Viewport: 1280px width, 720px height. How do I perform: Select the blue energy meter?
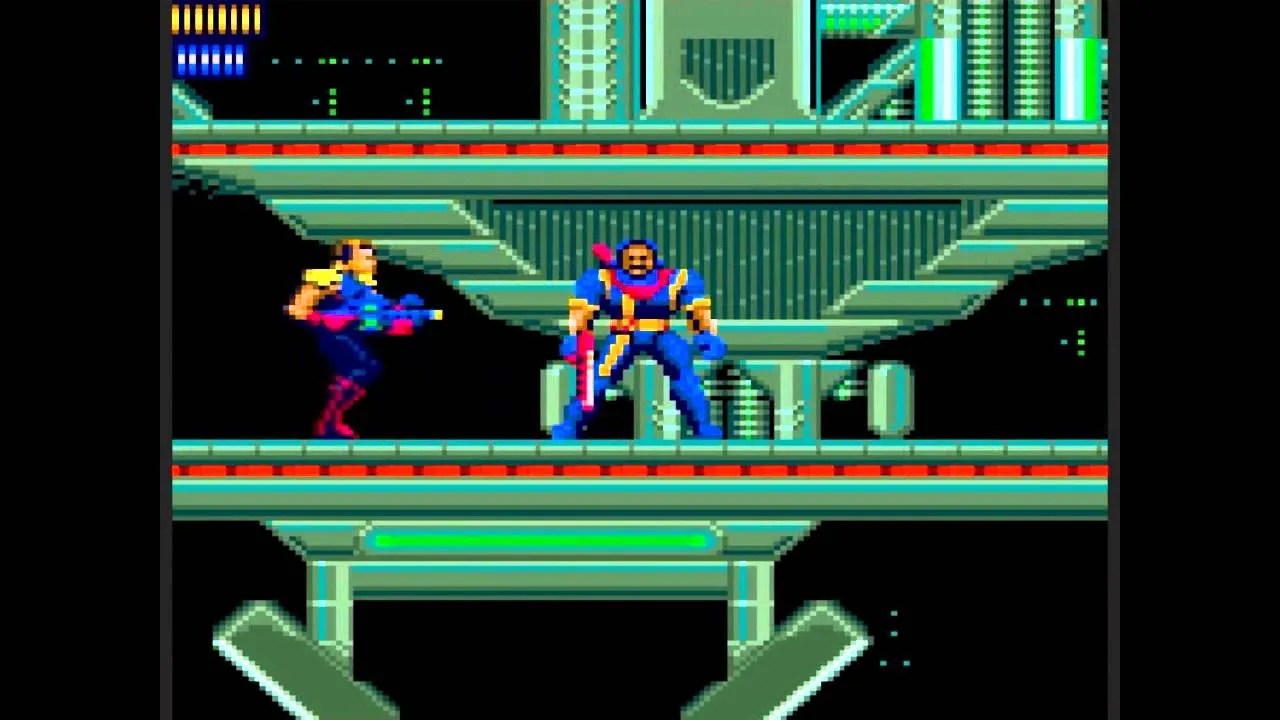(x=210, y=60)
